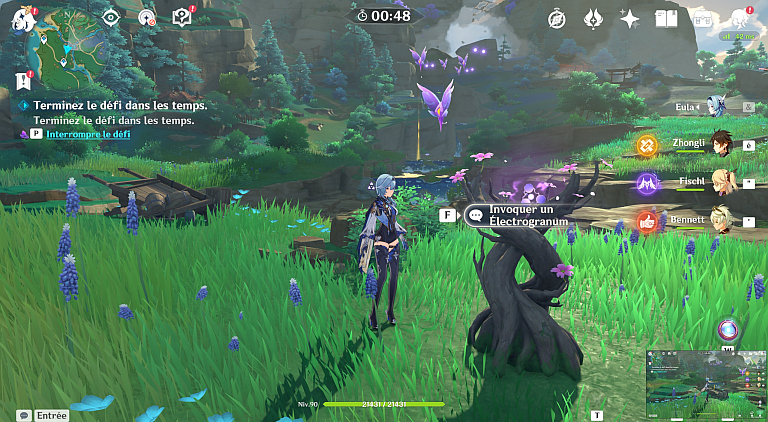Click Interrompre le défi link
The width and height of the screenshot is (768, 422).
tap(88, 133)
